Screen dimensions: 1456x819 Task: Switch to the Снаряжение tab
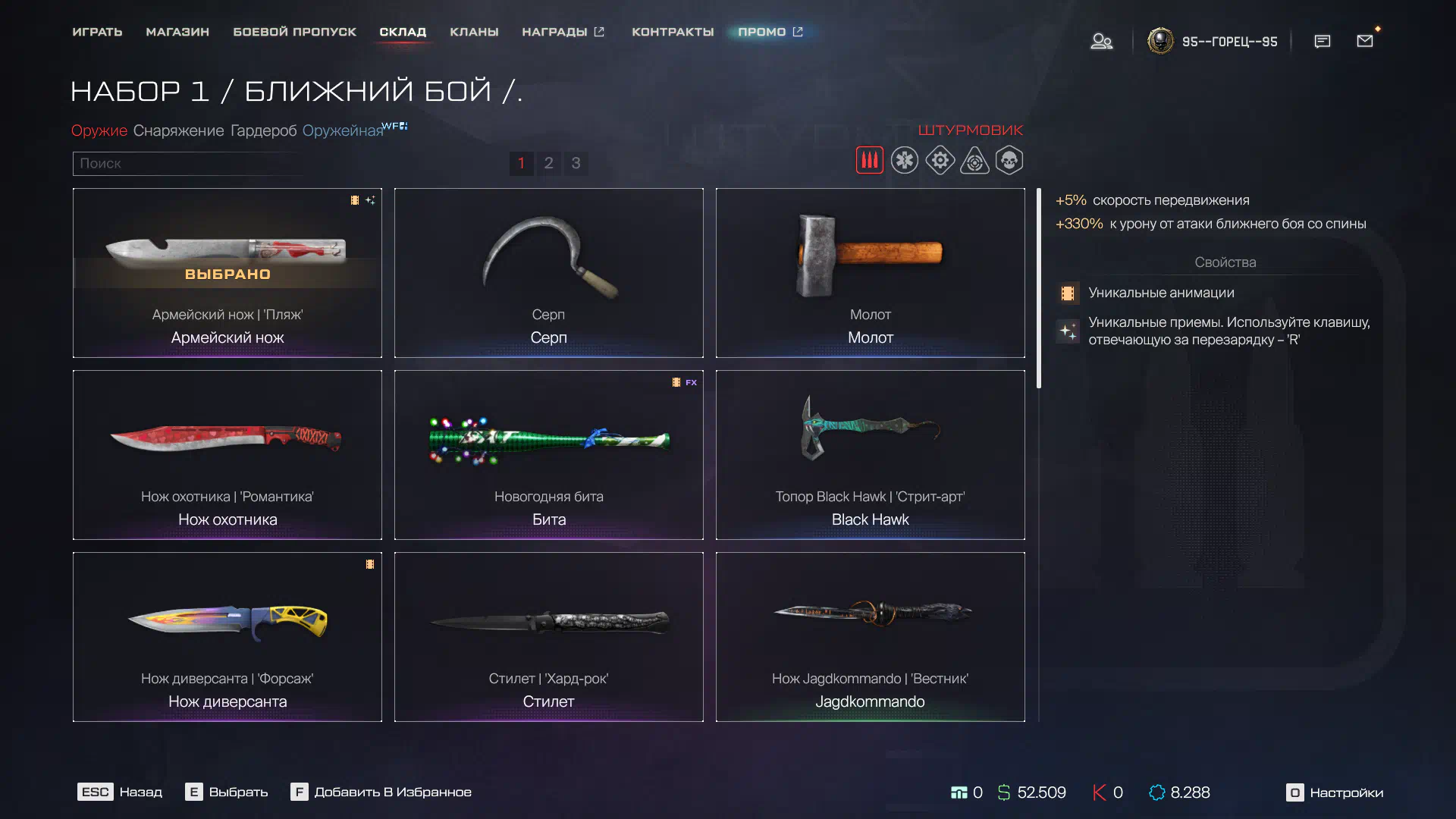tap(178, 130)
